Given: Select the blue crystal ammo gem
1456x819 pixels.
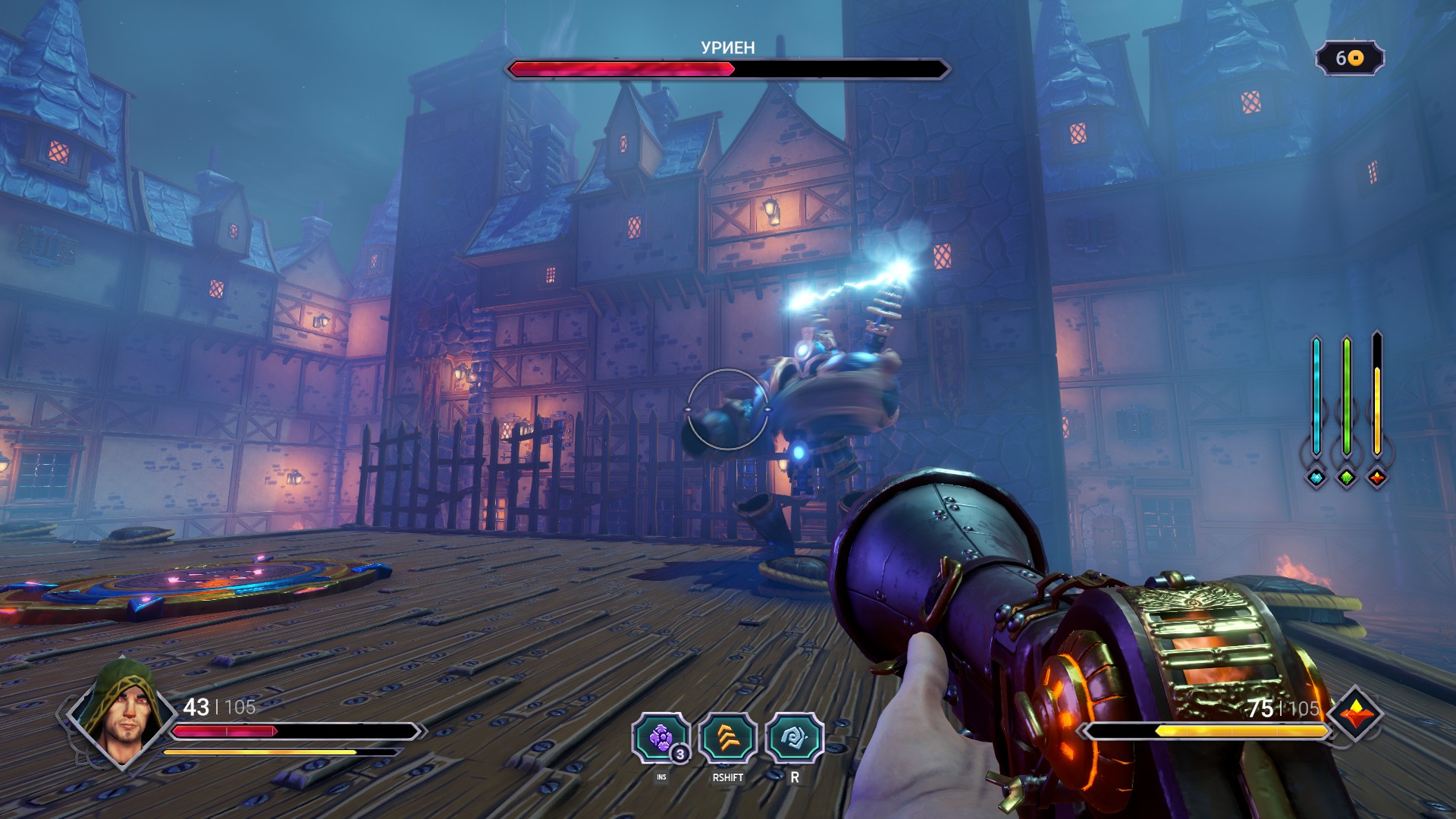Looking at the screenshot, I should click(x=1316, y=478).
